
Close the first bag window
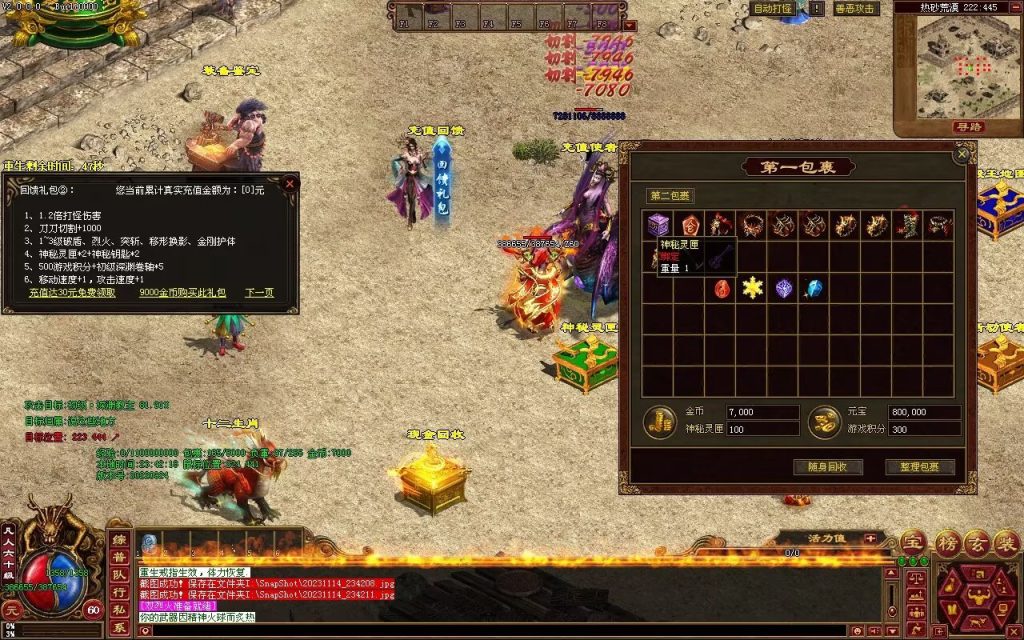[x=962, y=155]
